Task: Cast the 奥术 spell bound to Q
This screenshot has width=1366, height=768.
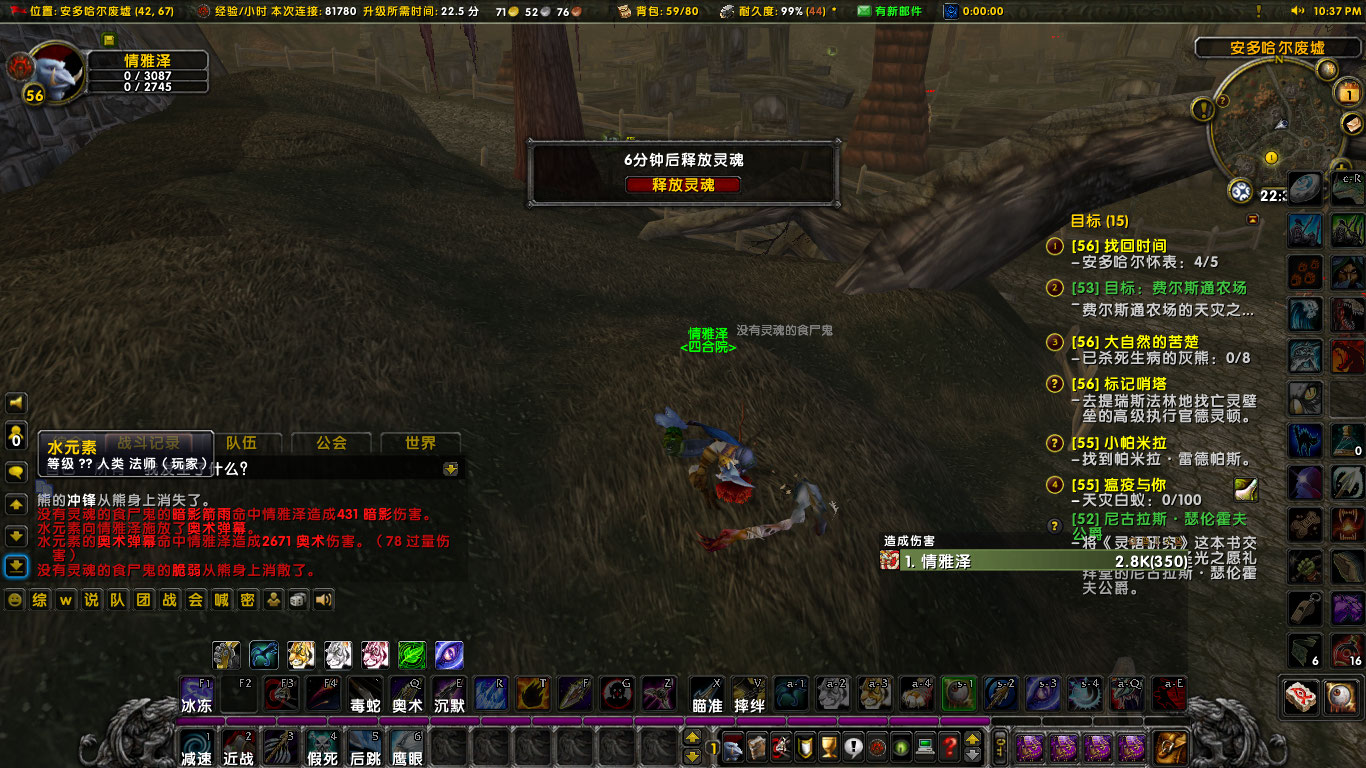Action: pos(406,692)
